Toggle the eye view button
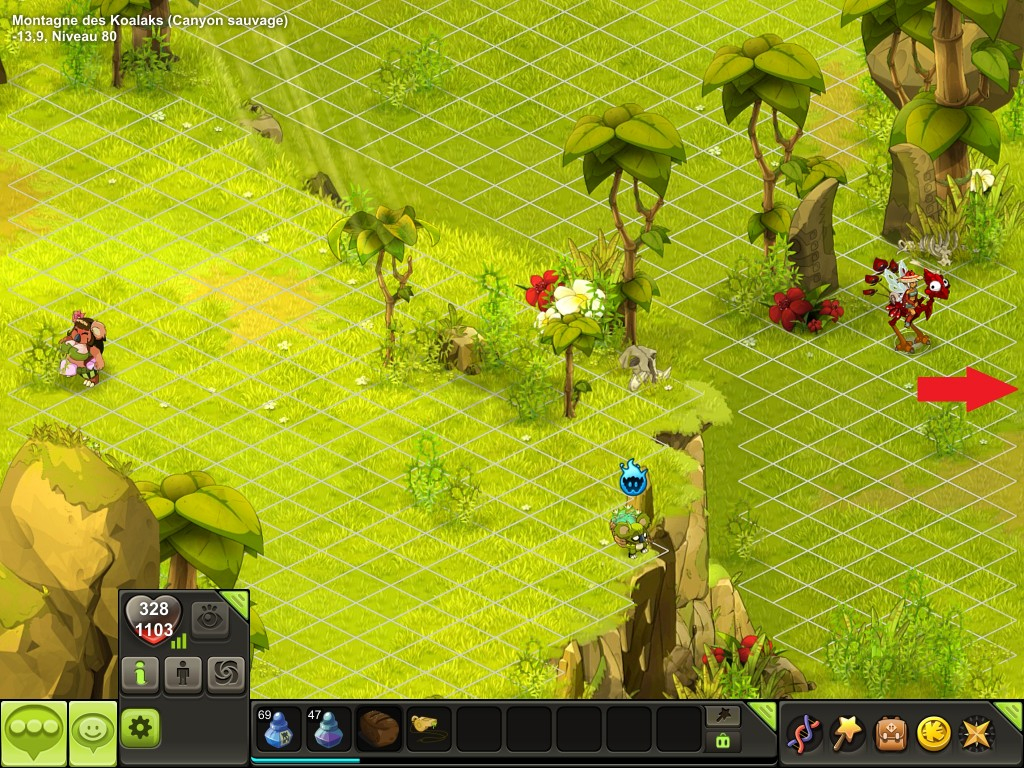Image resolution: width=1024 pixels, height=768 pixels. pos(210,620)
